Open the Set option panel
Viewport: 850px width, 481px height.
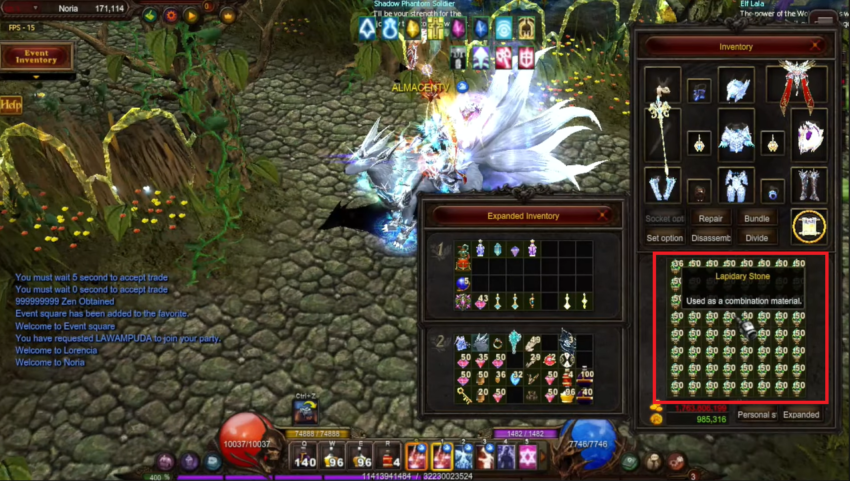coord(664,238)
